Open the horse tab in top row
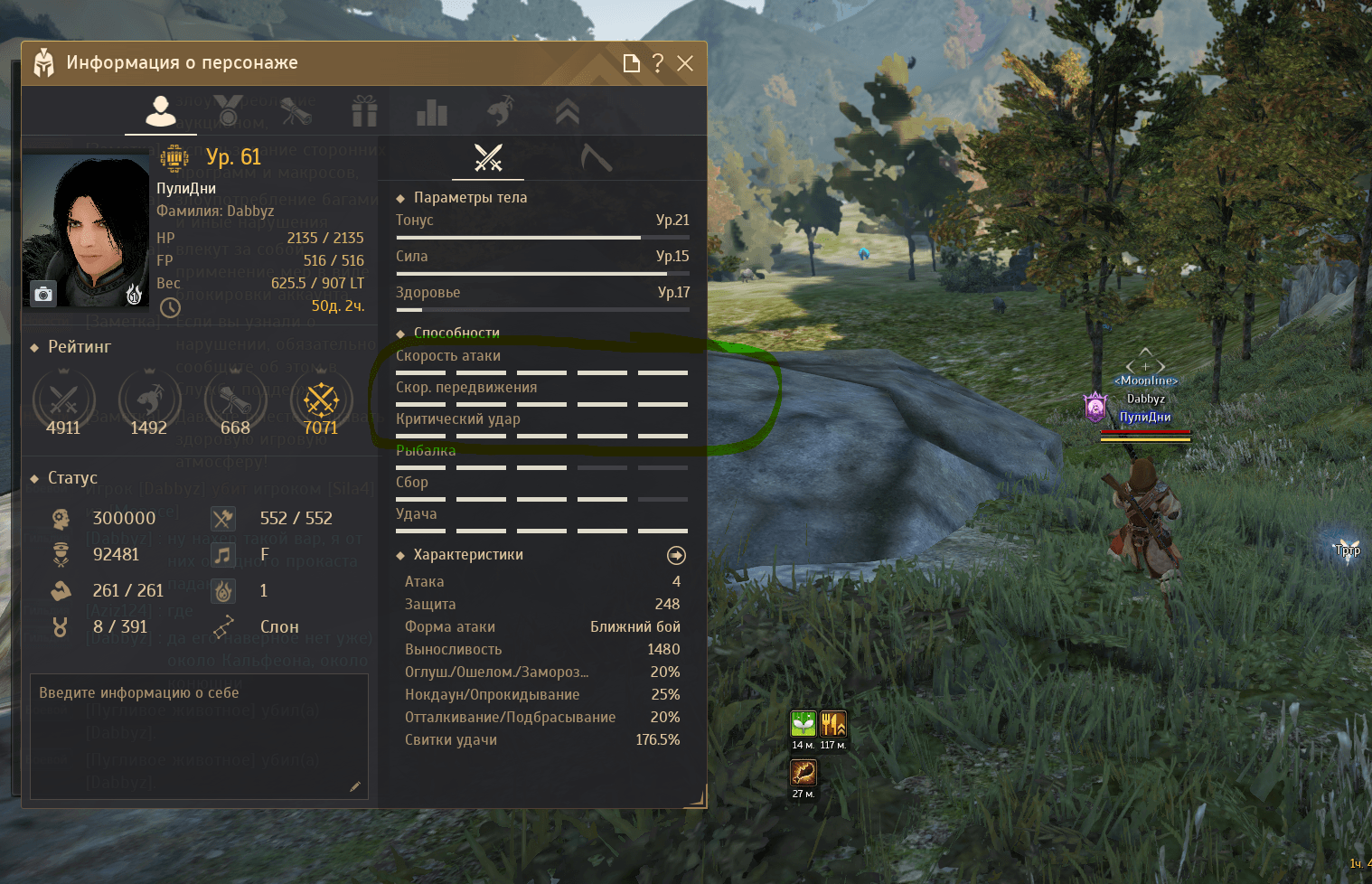 pyautogui.click(x=500, y=111)
